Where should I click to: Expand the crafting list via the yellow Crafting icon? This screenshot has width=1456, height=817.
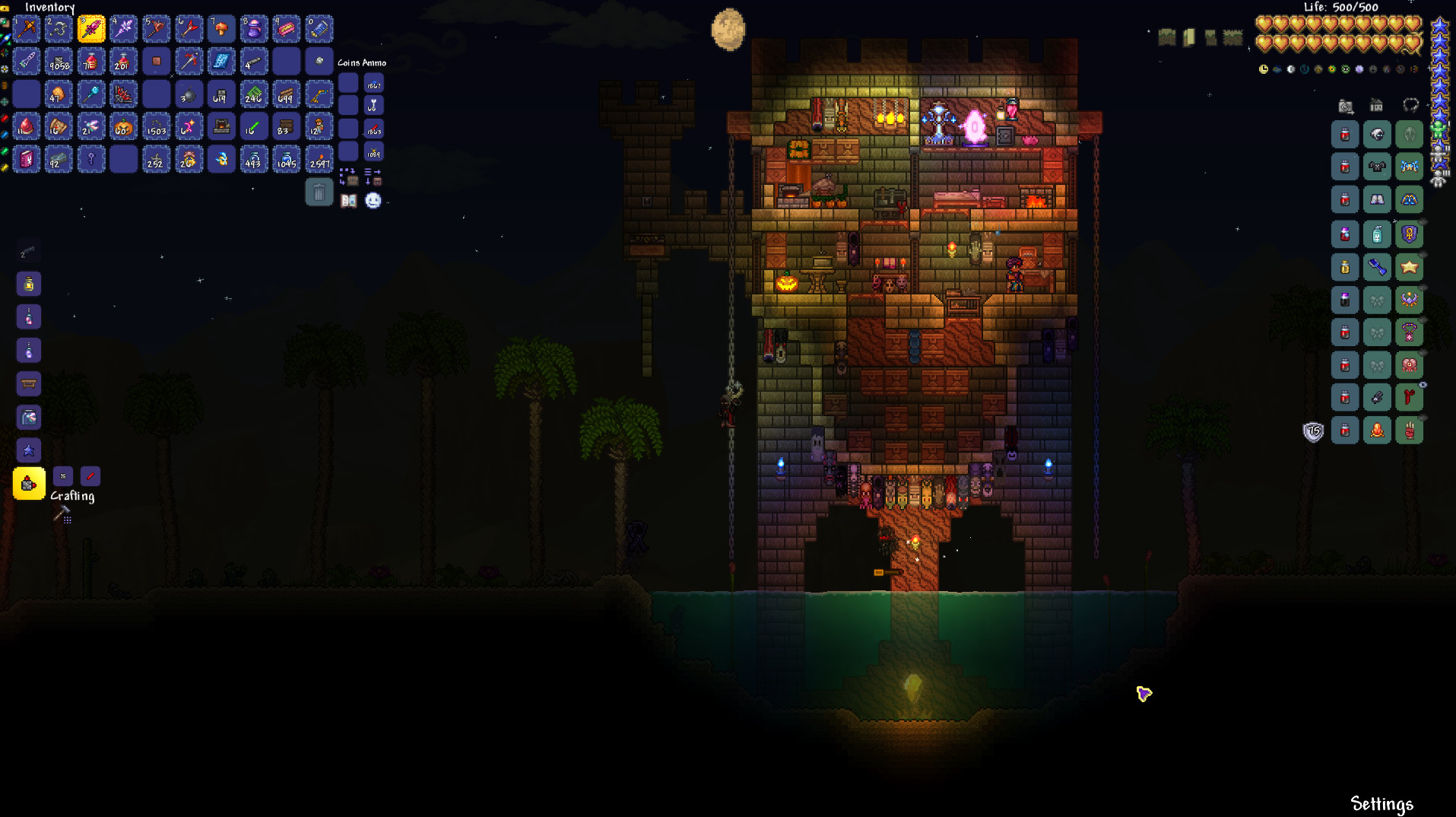click(x=29, y=482)
